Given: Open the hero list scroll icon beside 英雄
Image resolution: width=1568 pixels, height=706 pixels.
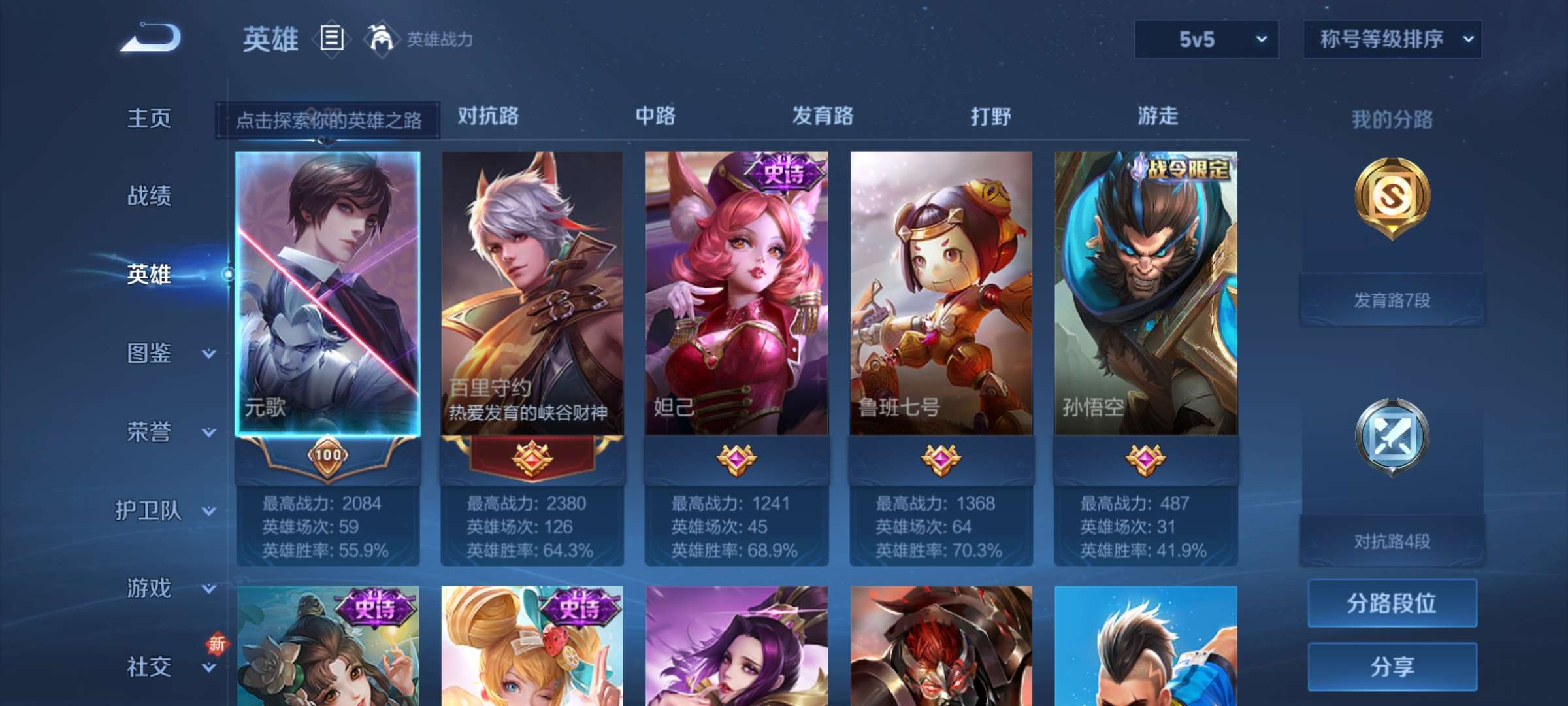Looking at the screenshot, I should (x=330, y=39).
